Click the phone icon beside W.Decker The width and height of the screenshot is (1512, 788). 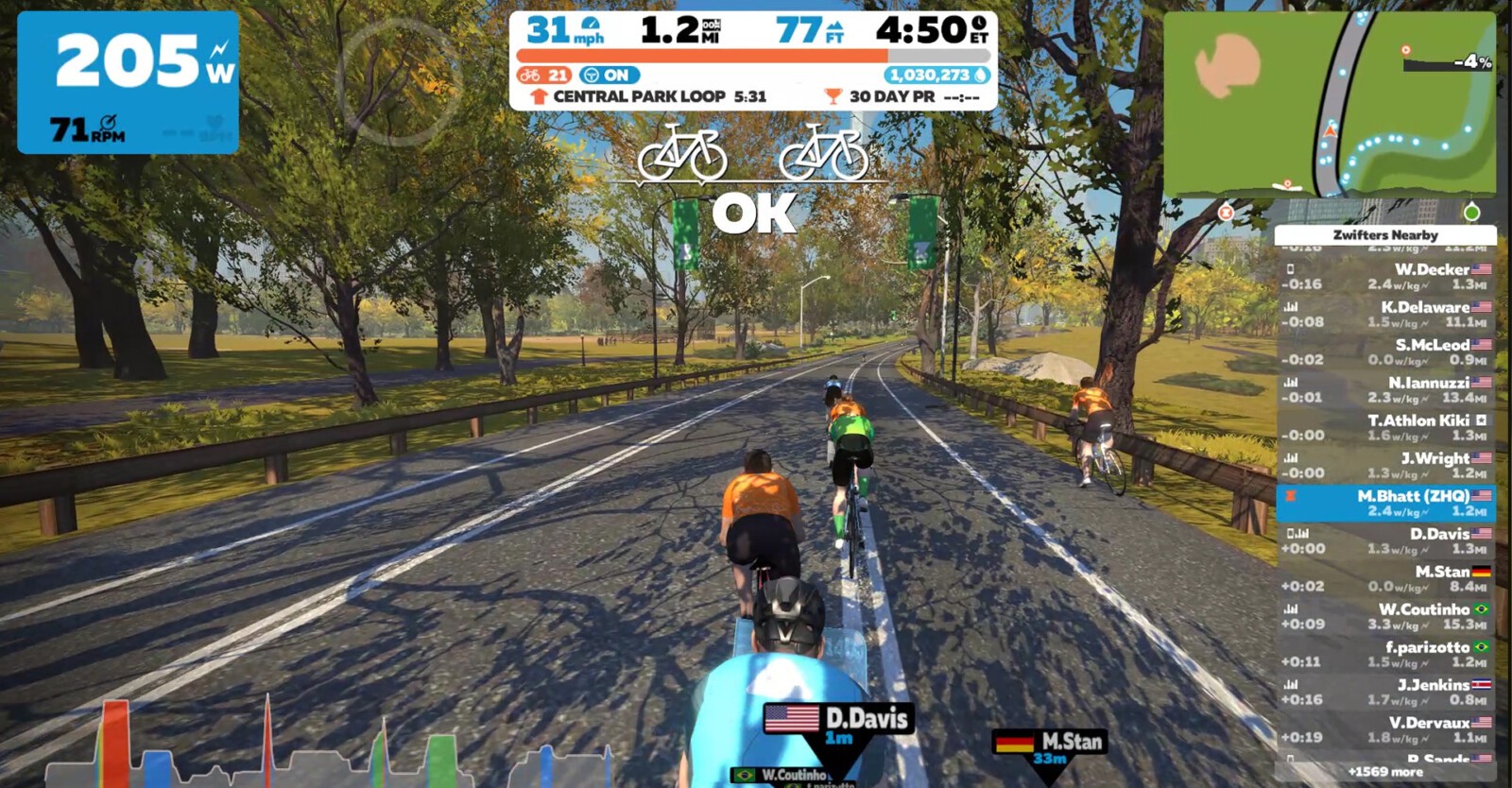click(1291, 269)
